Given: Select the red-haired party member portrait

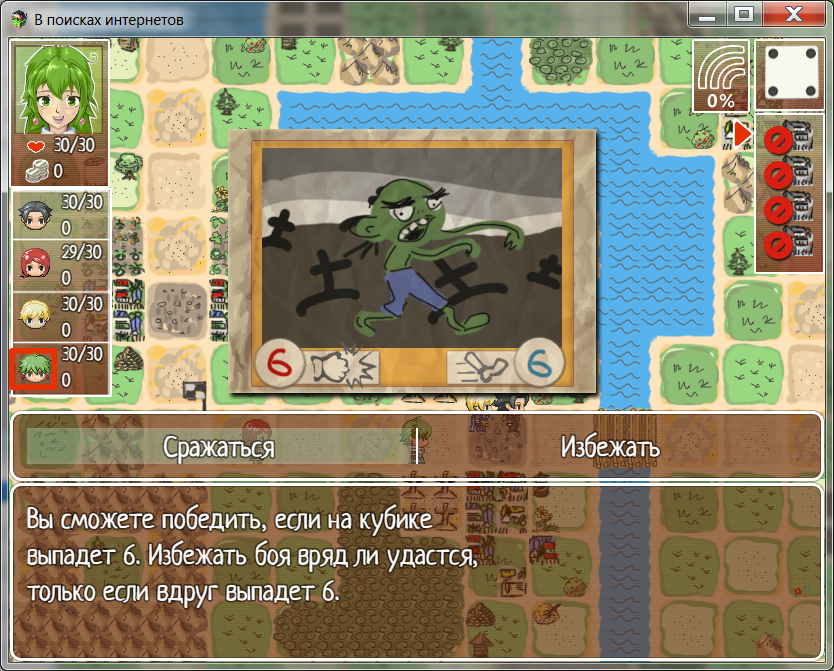Looking at the screenshot, I should tap(35, 264).
